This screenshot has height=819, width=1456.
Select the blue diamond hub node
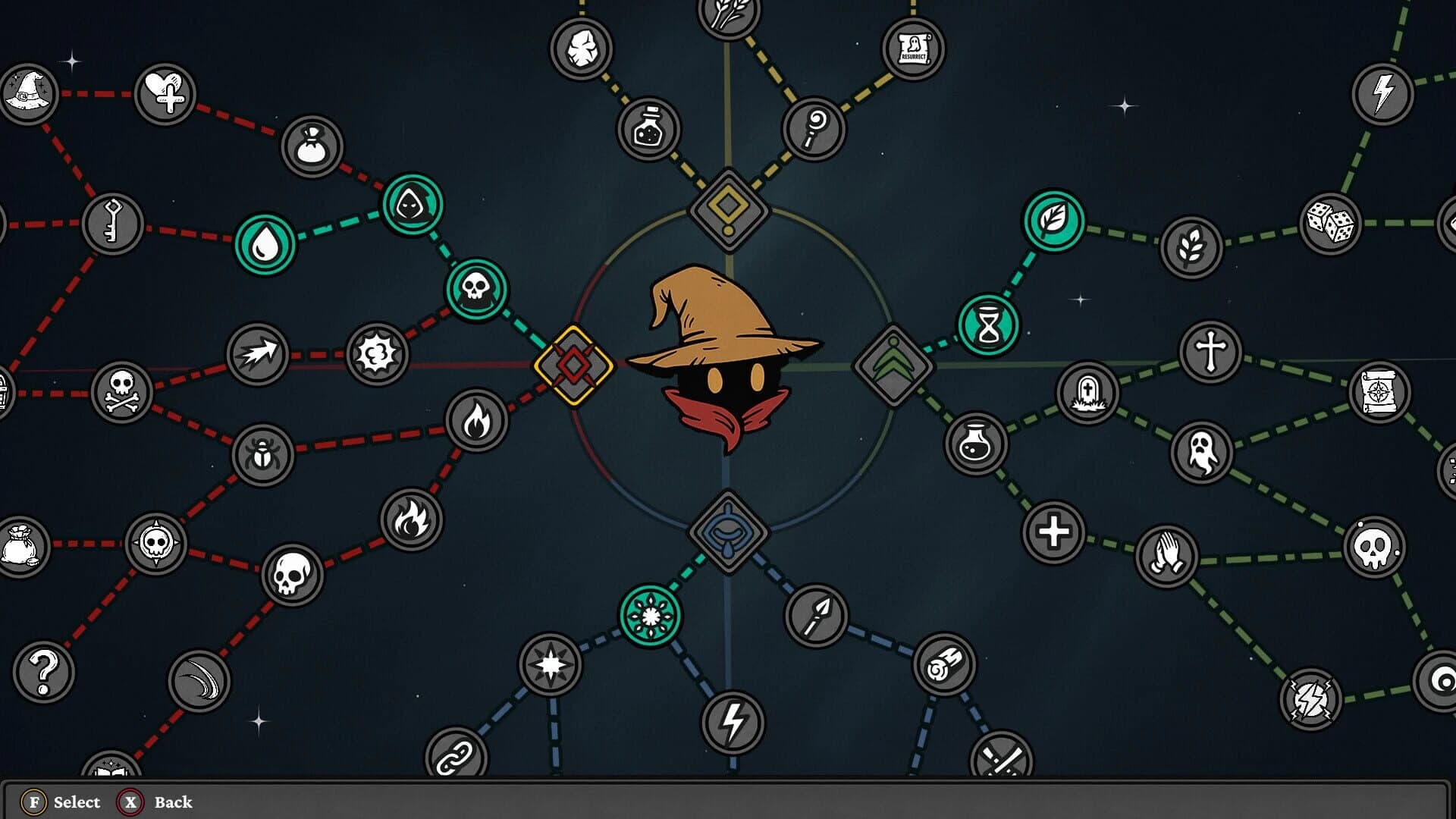coord(728,531)
